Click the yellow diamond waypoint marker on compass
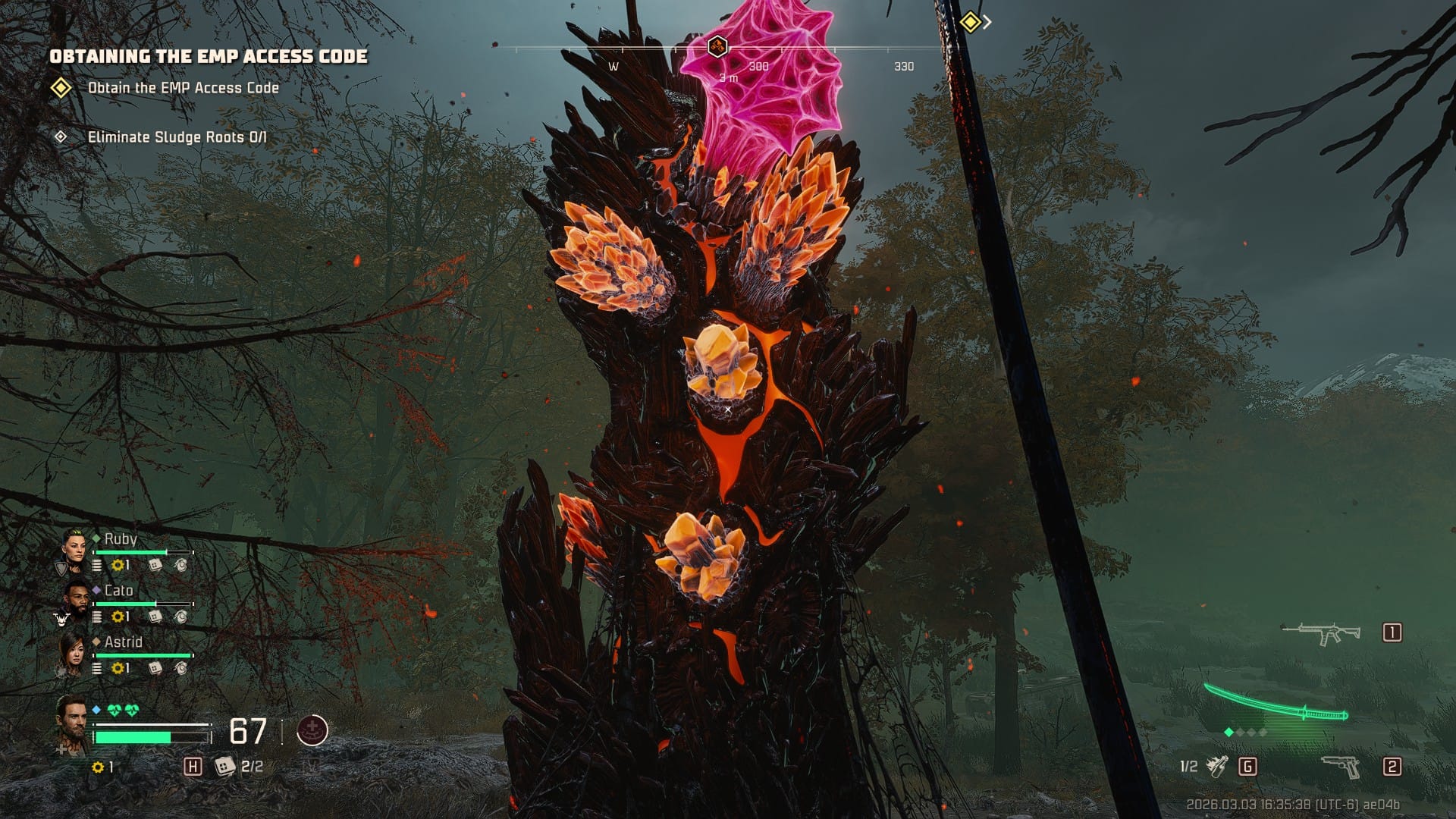Screen dimensions: 1456x819 pos(970,22)
